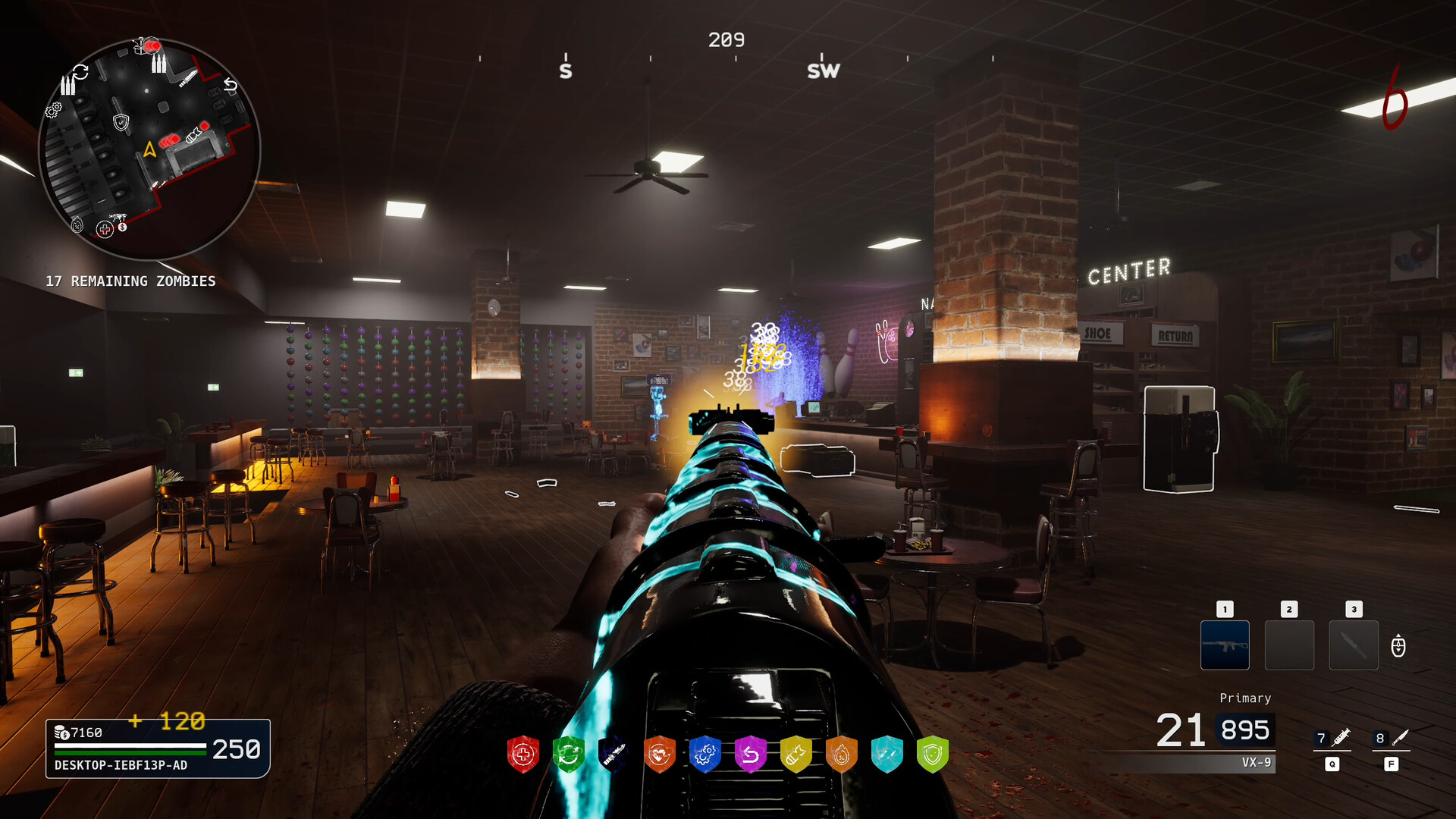Viewport: 1456px width, 819px height.
Task: Click the blue gears perk shield
Action: [705, 755]
